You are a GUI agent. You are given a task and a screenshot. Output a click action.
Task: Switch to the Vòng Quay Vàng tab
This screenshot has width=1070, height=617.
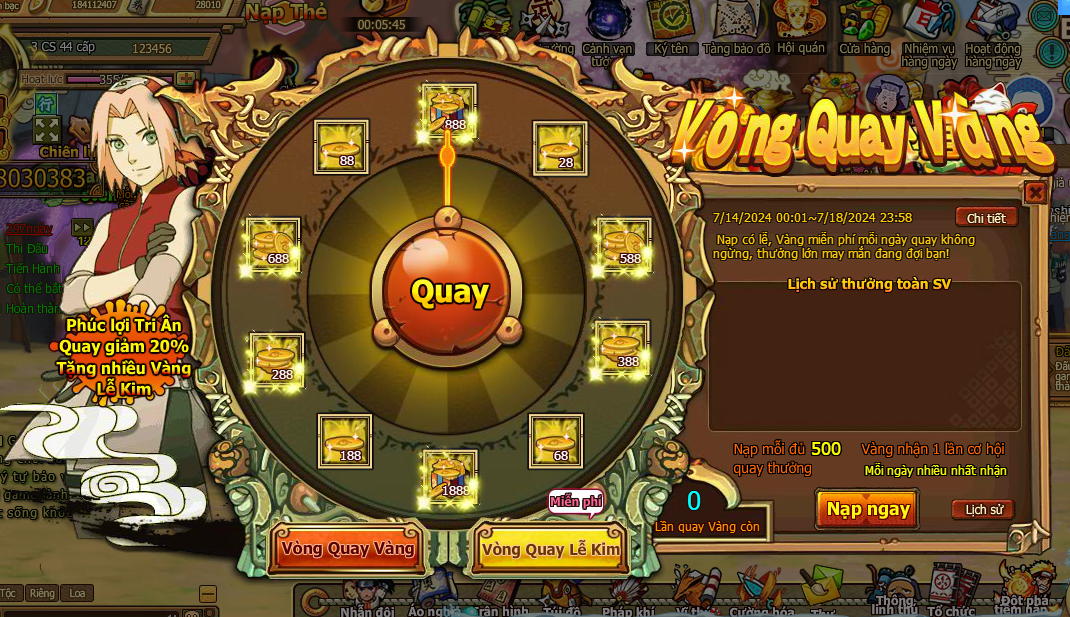[x=347, y=549]
